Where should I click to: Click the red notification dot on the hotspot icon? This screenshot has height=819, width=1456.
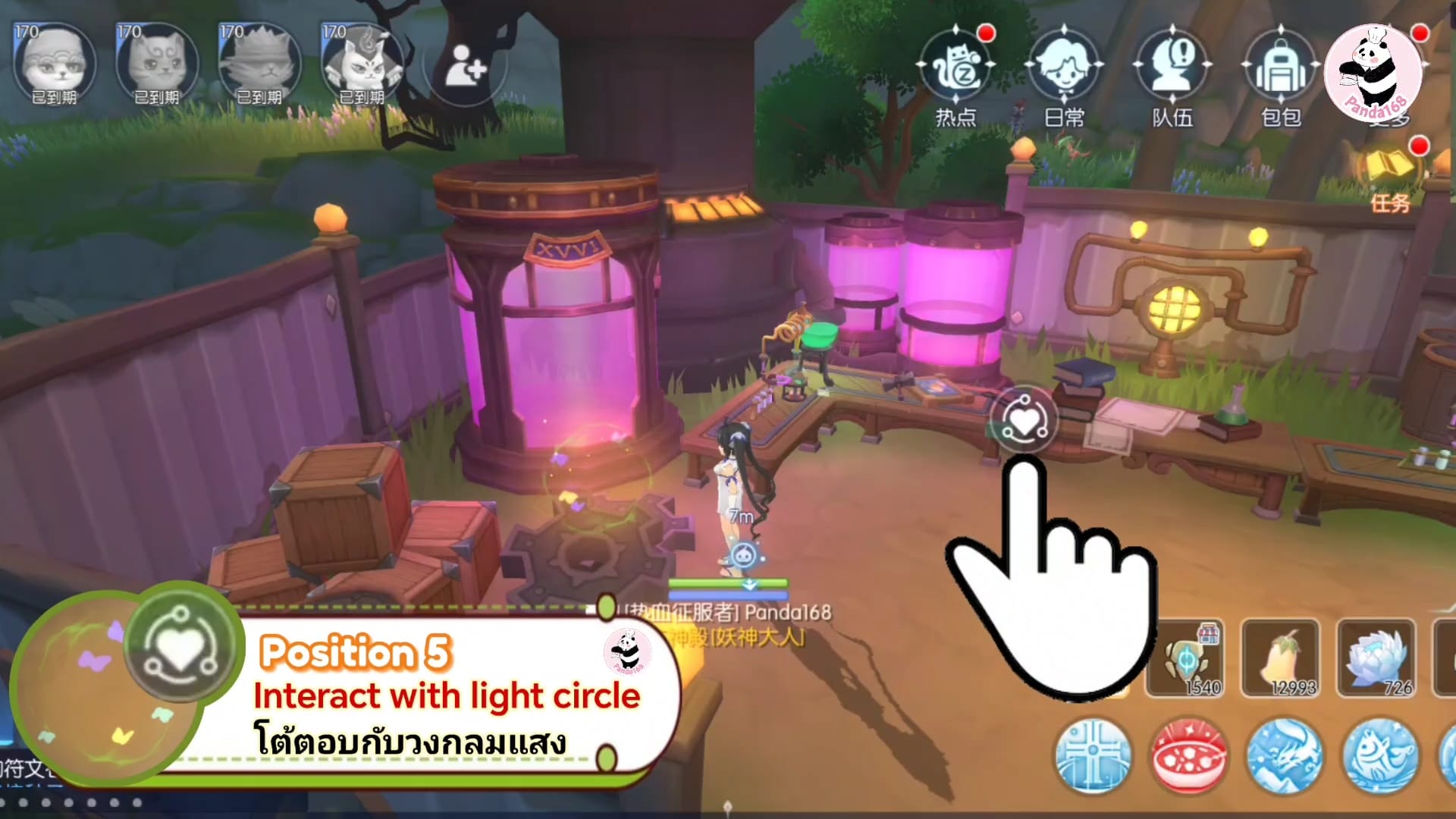point(985,32)
